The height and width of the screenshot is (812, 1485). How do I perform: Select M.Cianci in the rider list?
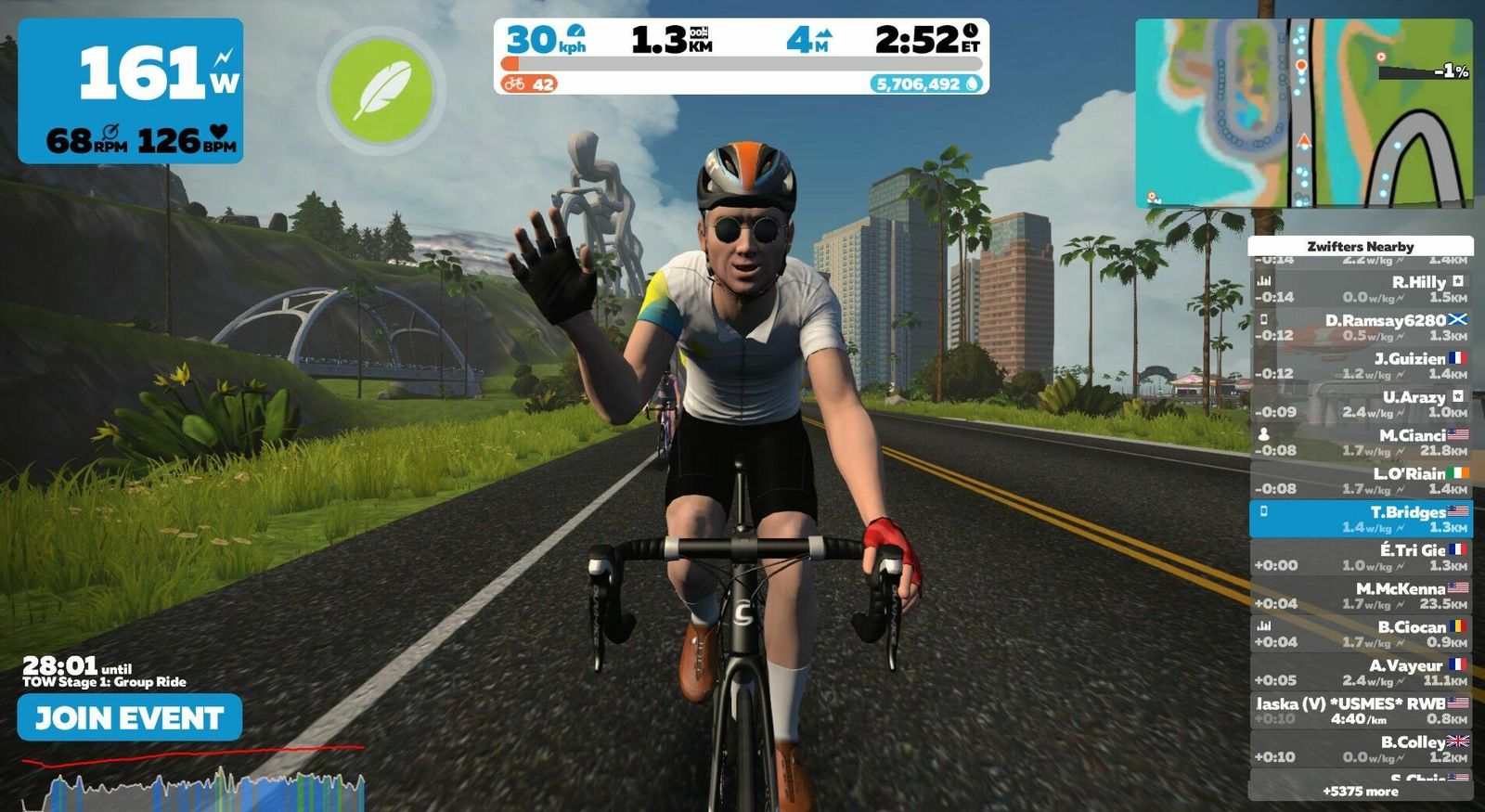pyautogui.click(x=1361, y=442)
